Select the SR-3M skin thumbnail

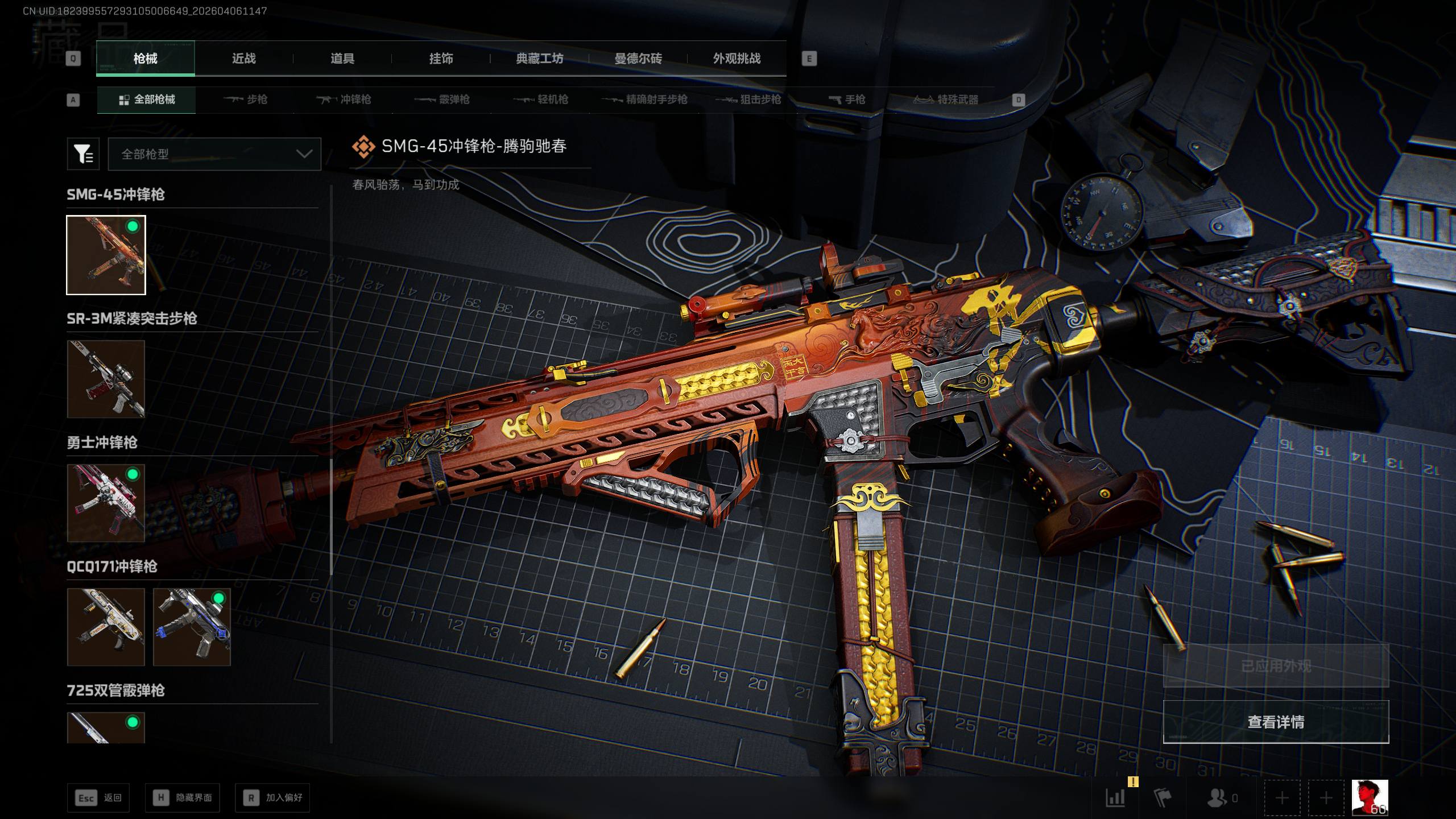tap(106, 379)
